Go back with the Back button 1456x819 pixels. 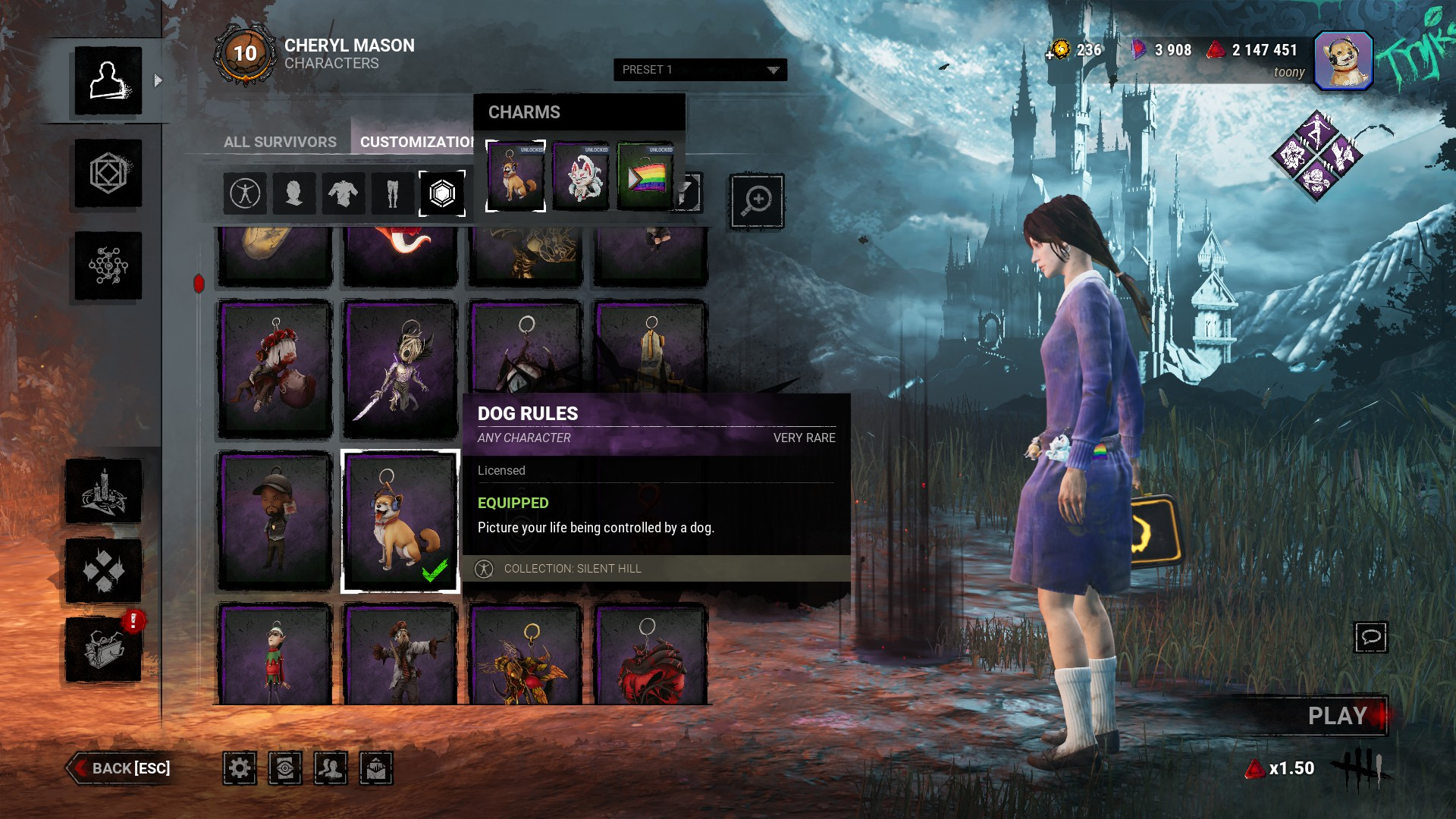[121, 768]
